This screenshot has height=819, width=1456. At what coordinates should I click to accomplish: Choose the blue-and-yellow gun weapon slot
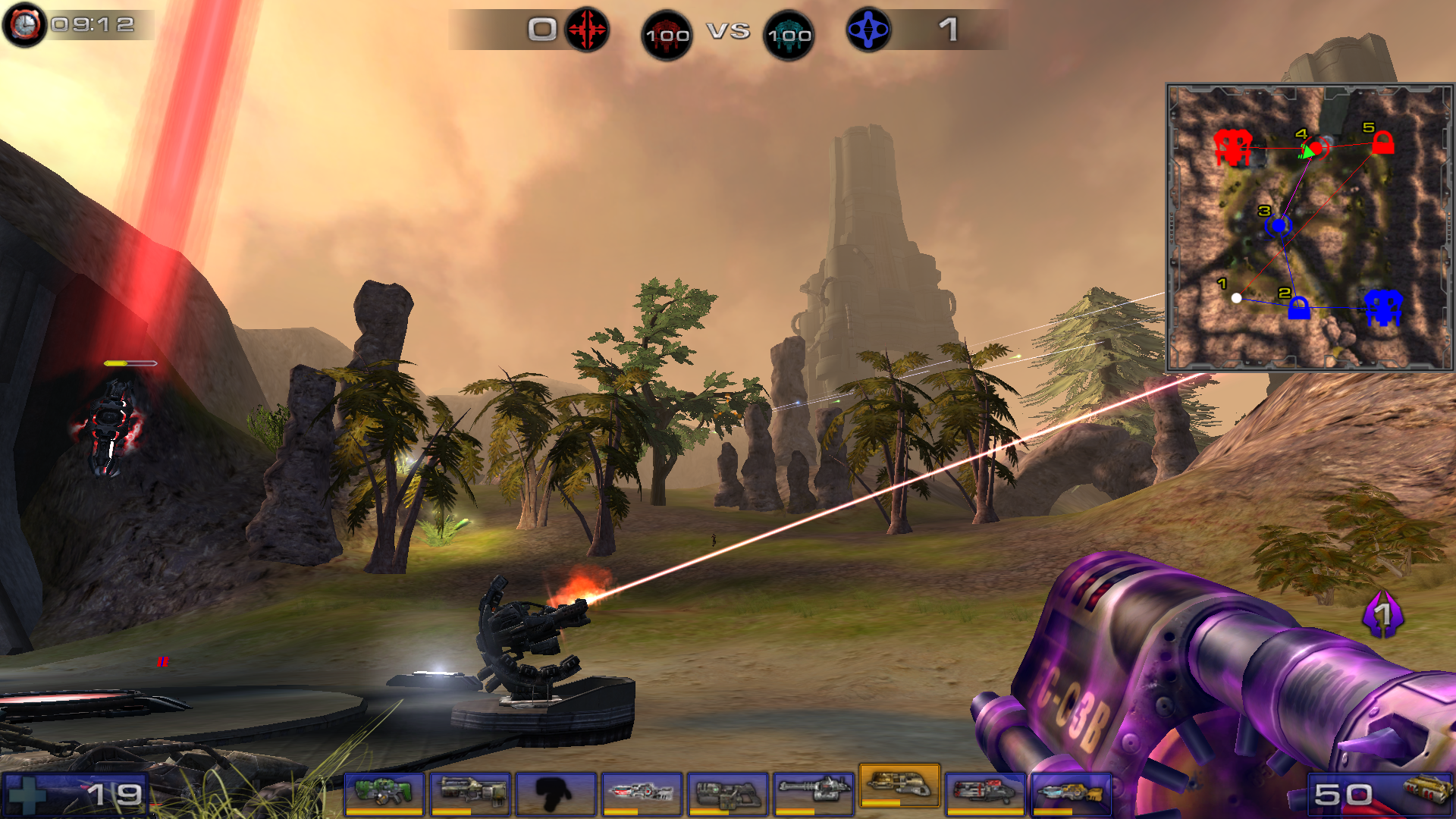pos(1070,792)
